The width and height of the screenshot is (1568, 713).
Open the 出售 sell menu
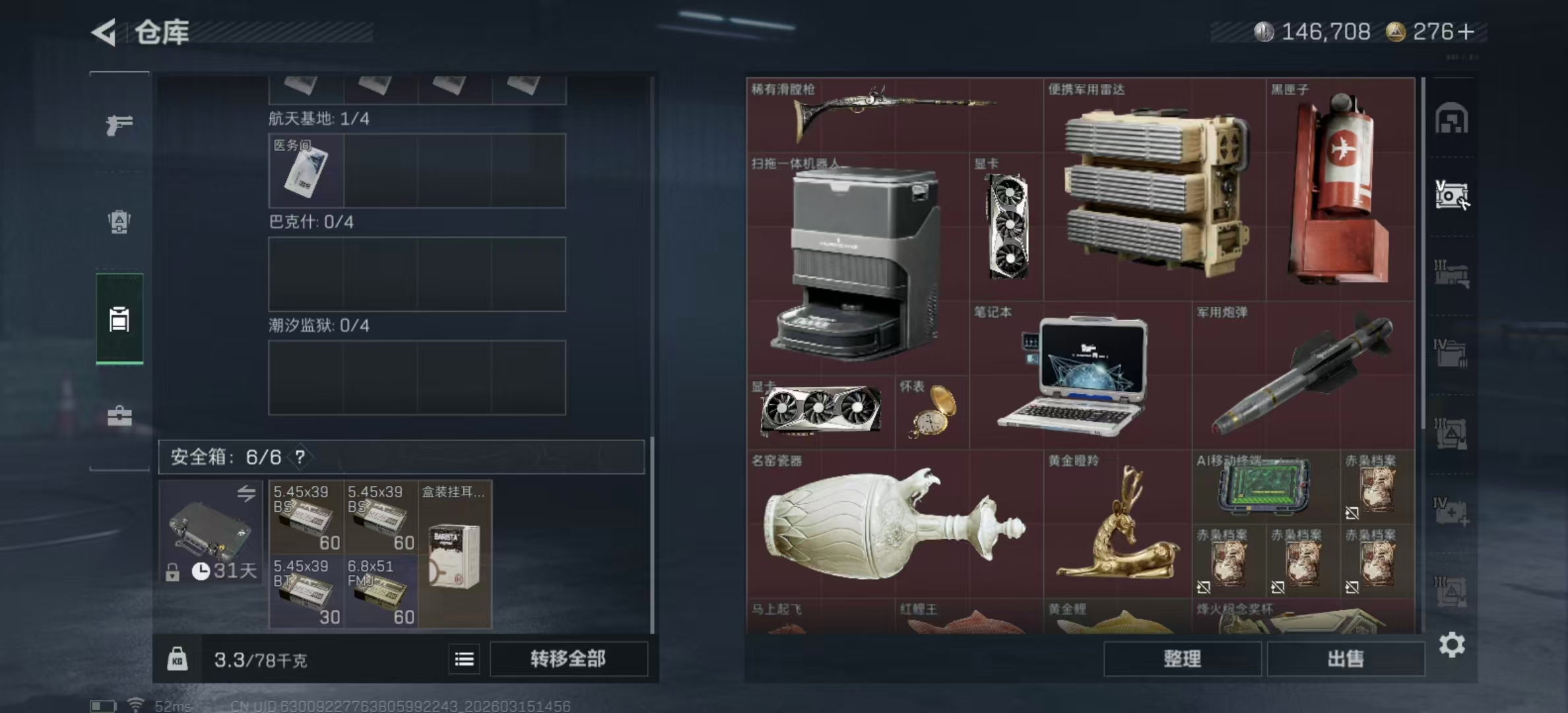1345,659
